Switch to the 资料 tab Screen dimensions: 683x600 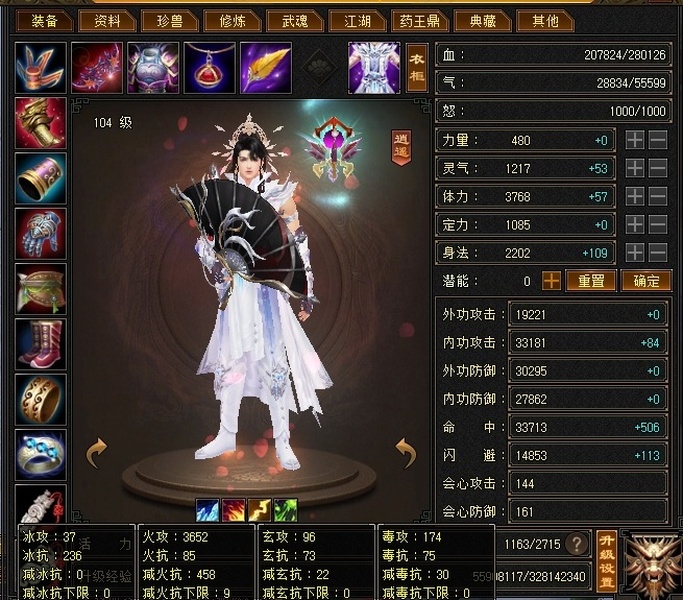tap(107, 20)
